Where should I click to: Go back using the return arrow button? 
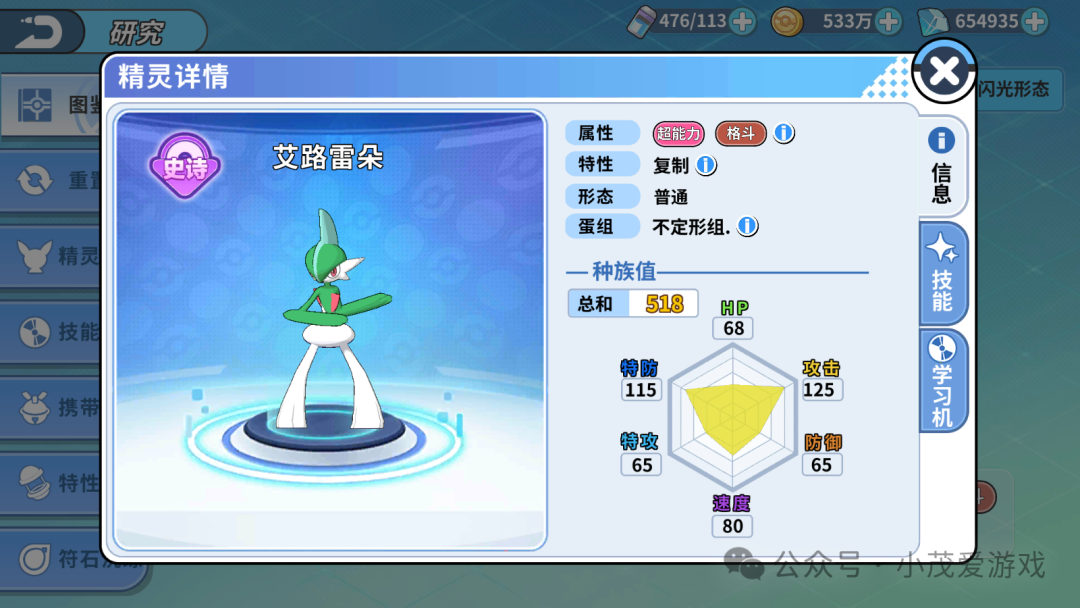pyautogui.click(x=40, y=31)
